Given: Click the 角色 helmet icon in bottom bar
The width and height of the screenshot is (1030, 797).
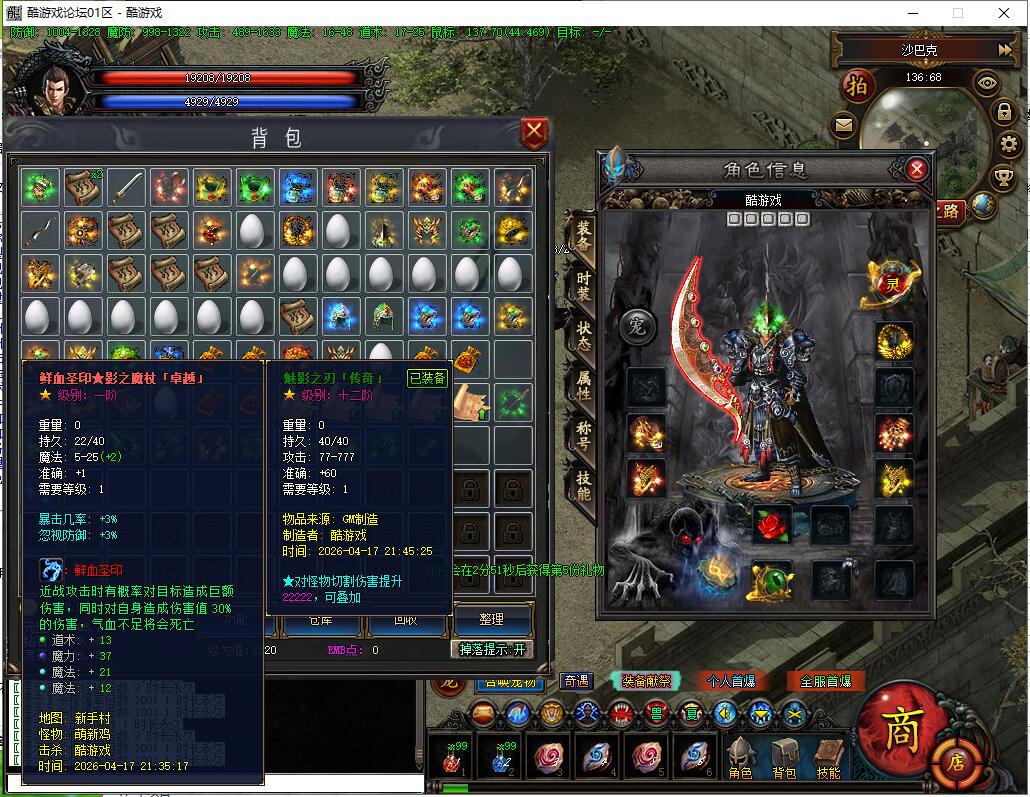Looking at the screenshot, I should point(740,758).
